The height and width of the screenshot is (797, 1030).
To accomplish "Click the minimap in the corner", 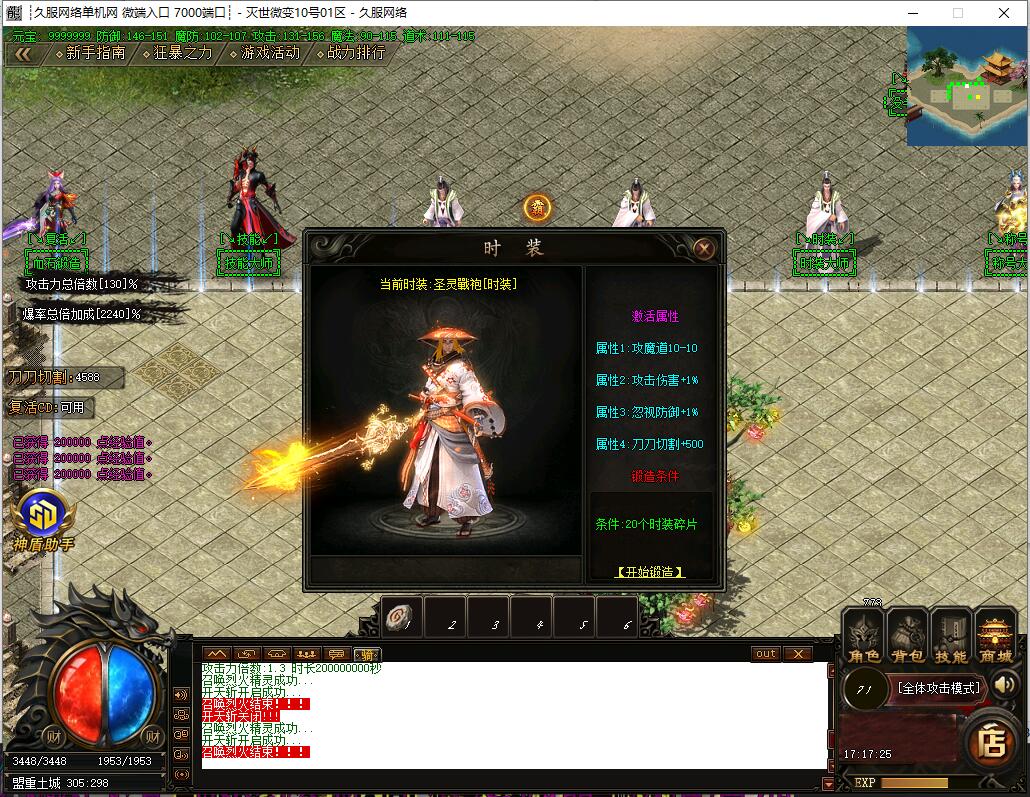I will click(966, 87).
